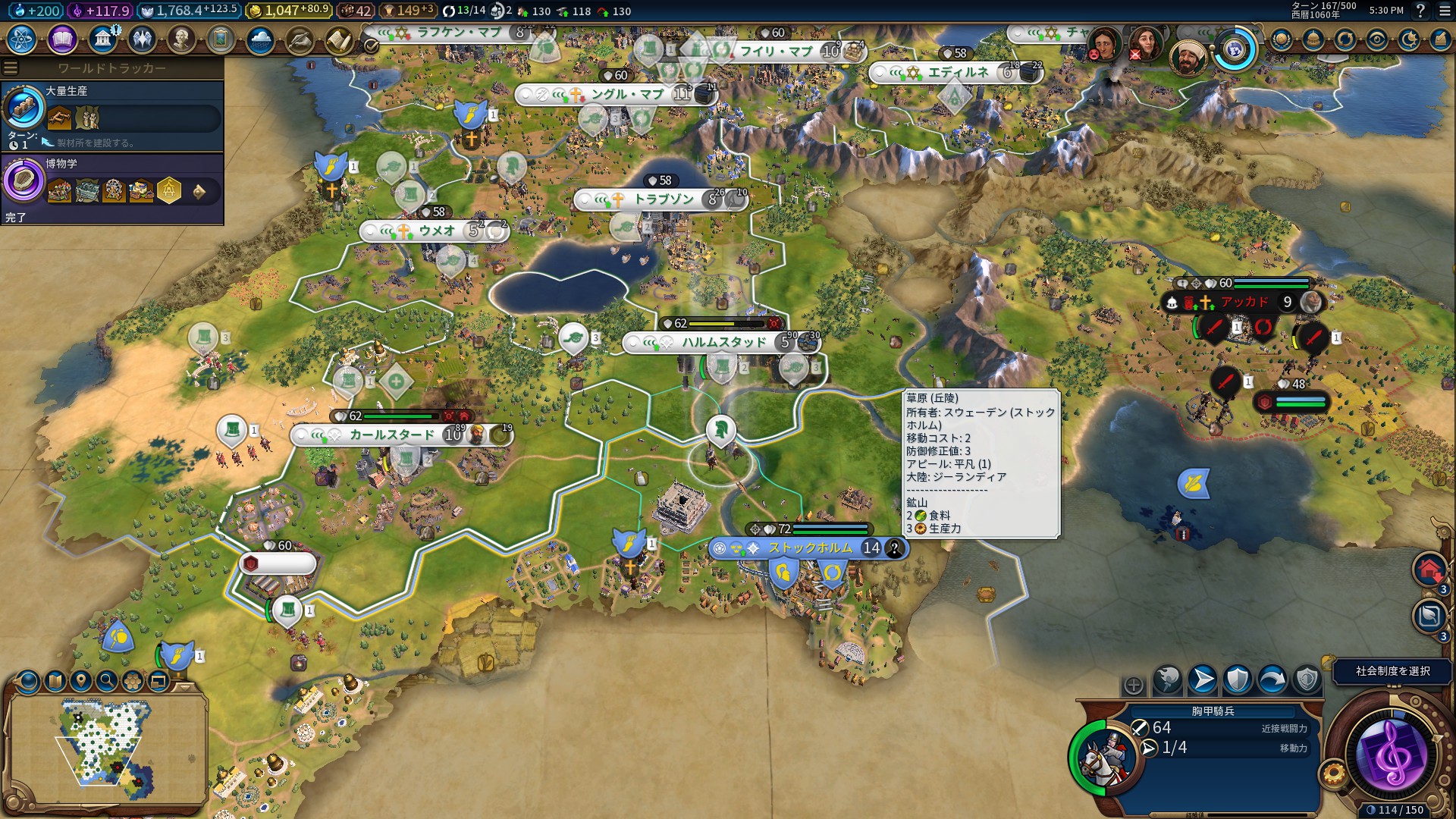Image resolution: width=1456 pixels, height=819 pixels.
Task: Open the technology tree atom icon
Action: (x=22, y=39)
